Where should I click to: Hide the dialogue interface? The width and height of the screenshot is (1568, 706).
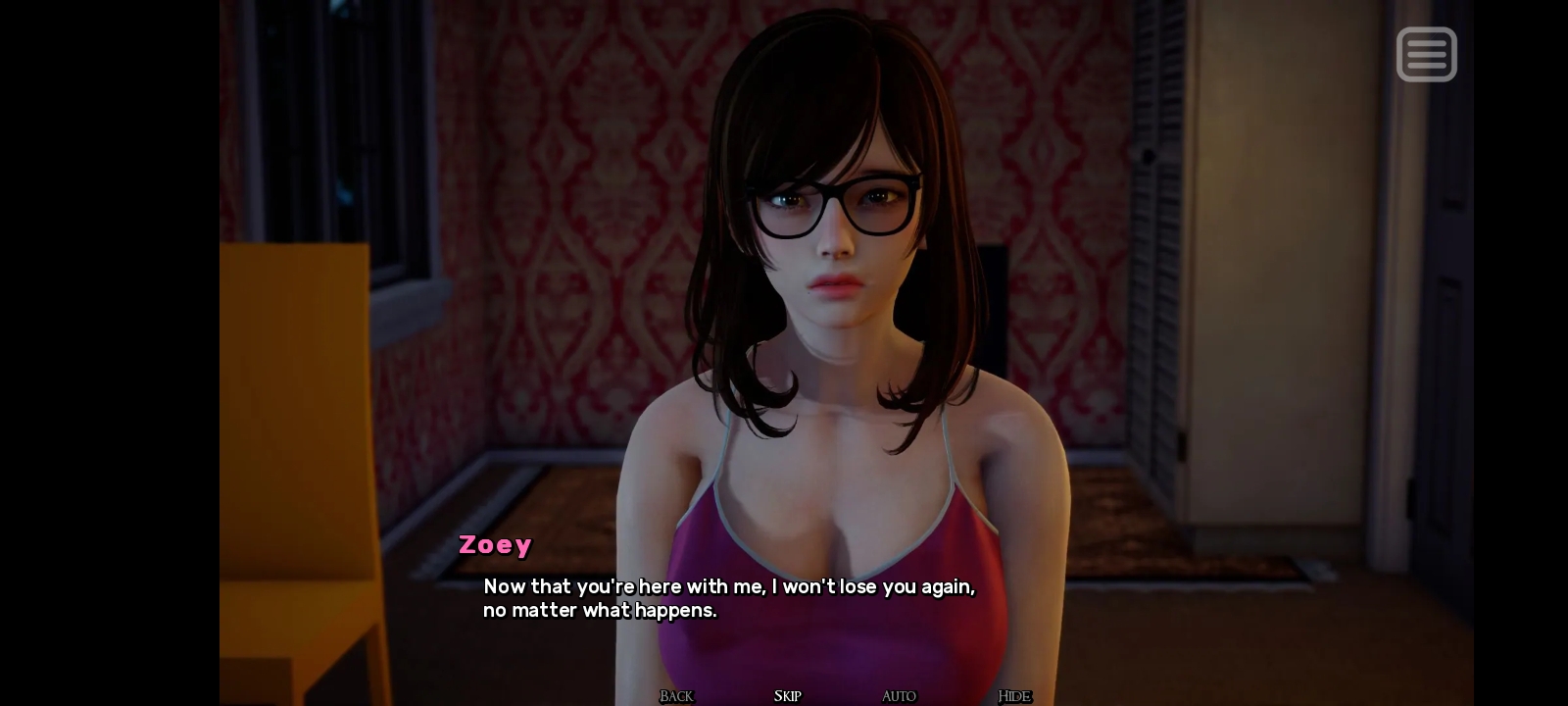pos(1014,696)
